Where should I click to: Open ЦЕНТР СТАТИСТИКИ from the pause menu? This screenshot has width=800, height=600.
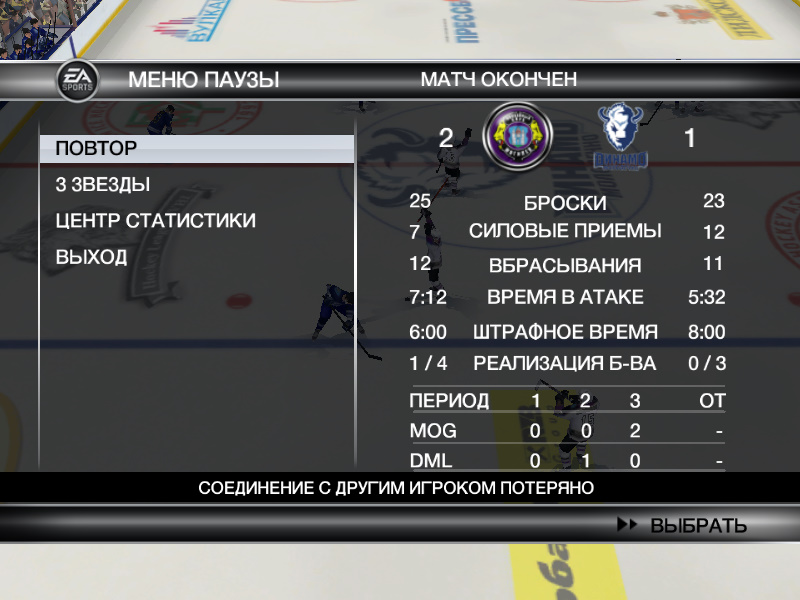point(155,221)
